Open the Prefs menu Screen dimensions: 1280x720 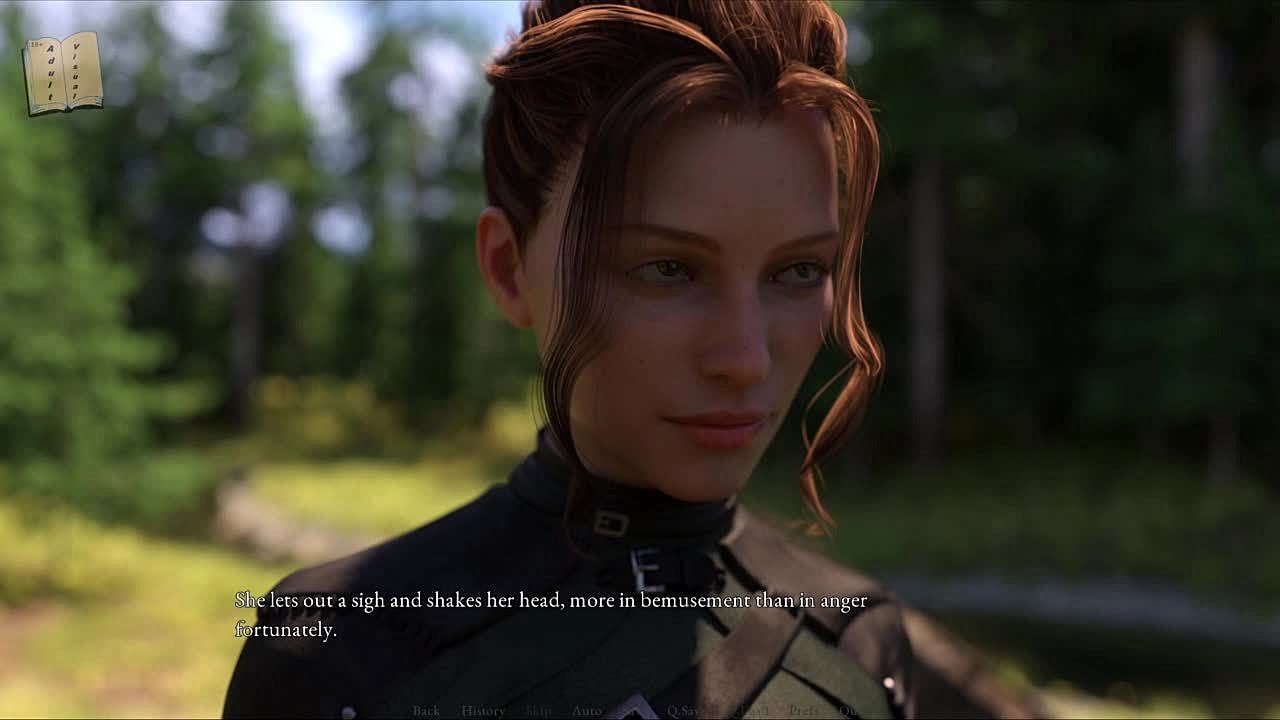(x=804, y=710)
